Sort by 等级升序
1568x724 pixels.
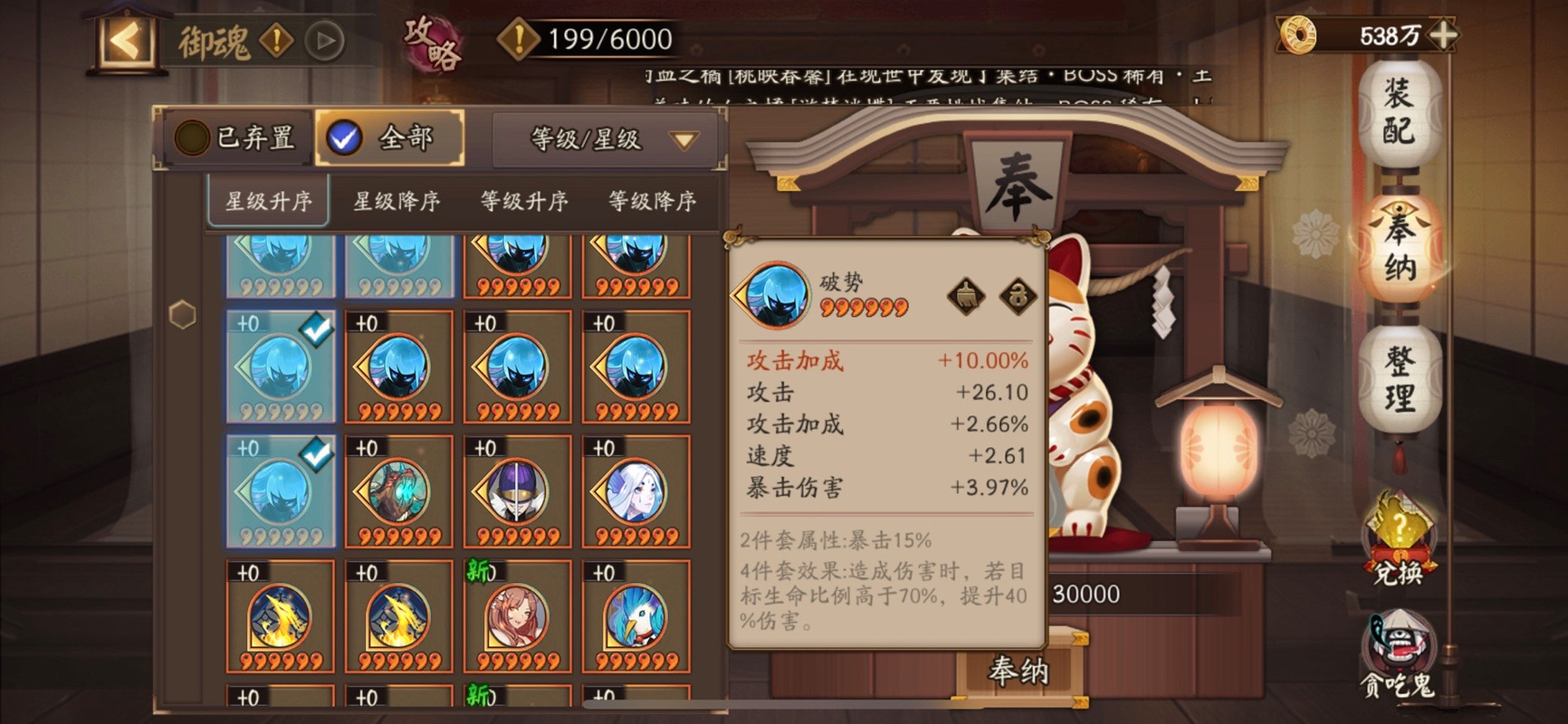click(x=524, y=201)
